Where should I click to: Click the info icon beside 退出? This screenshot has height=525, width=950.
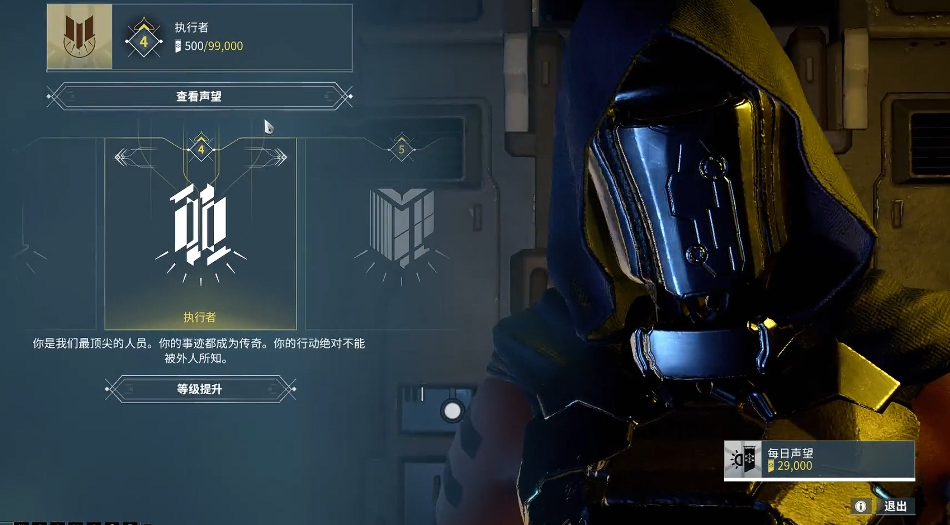click(860, 506)
